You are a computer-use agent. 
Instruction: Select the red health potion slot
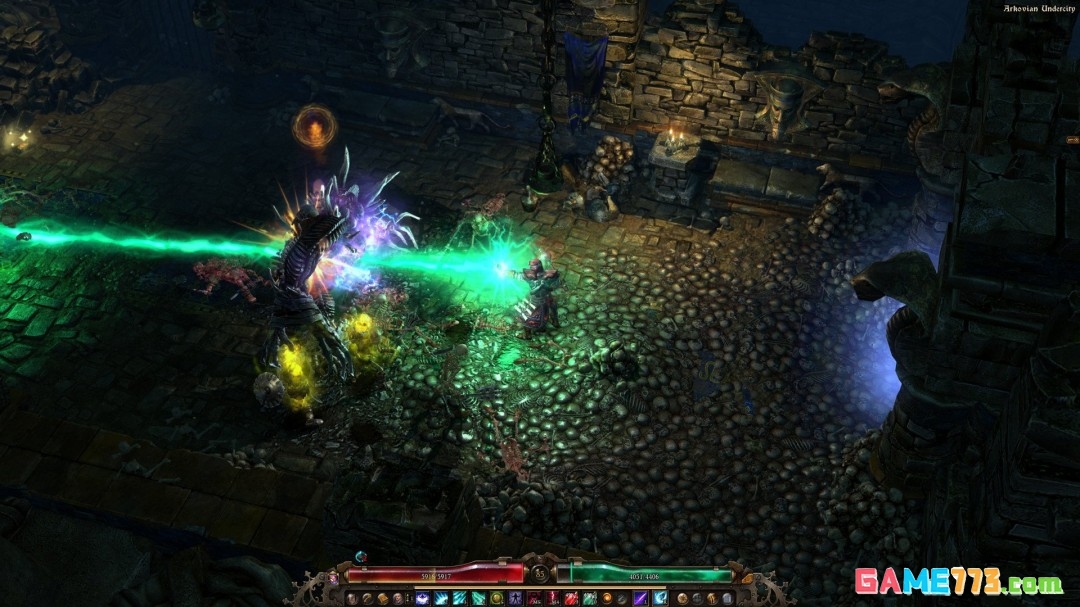click(x=570, y=598)
